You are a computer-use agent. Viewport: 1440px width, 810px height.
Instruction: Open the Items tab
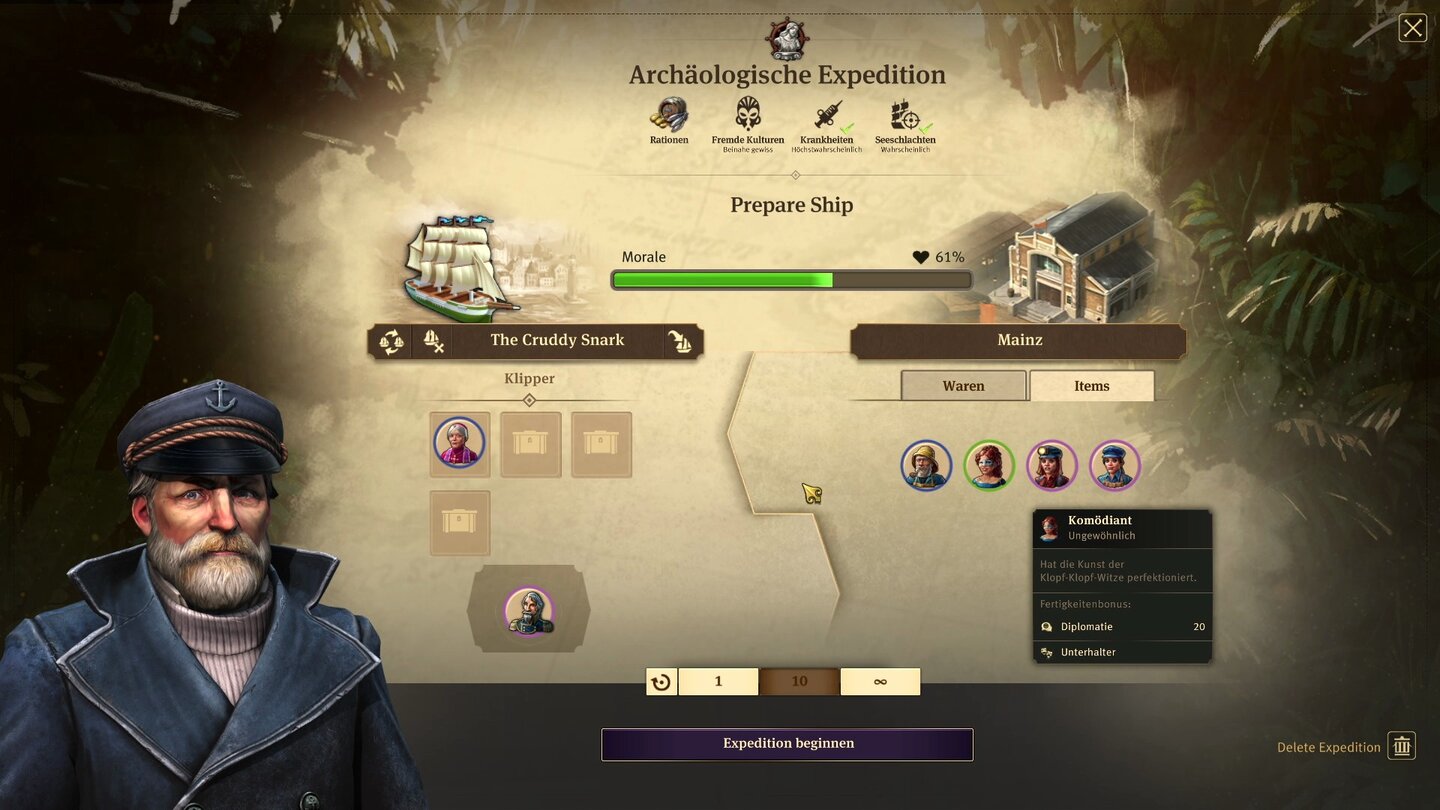(x=1092, y=385)
